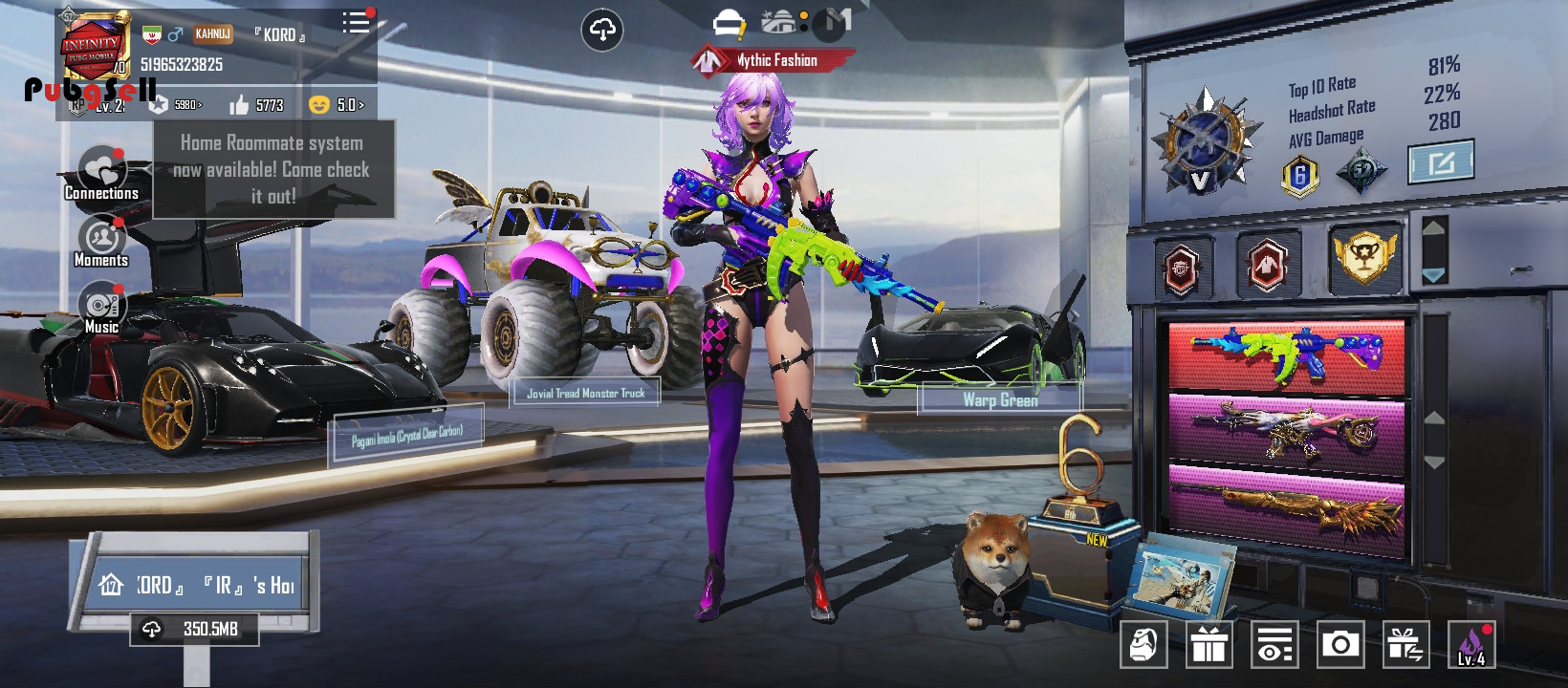The image size is (1568, 688).
Task: Tap the cloud download icon at top
Action: [602, 31]
